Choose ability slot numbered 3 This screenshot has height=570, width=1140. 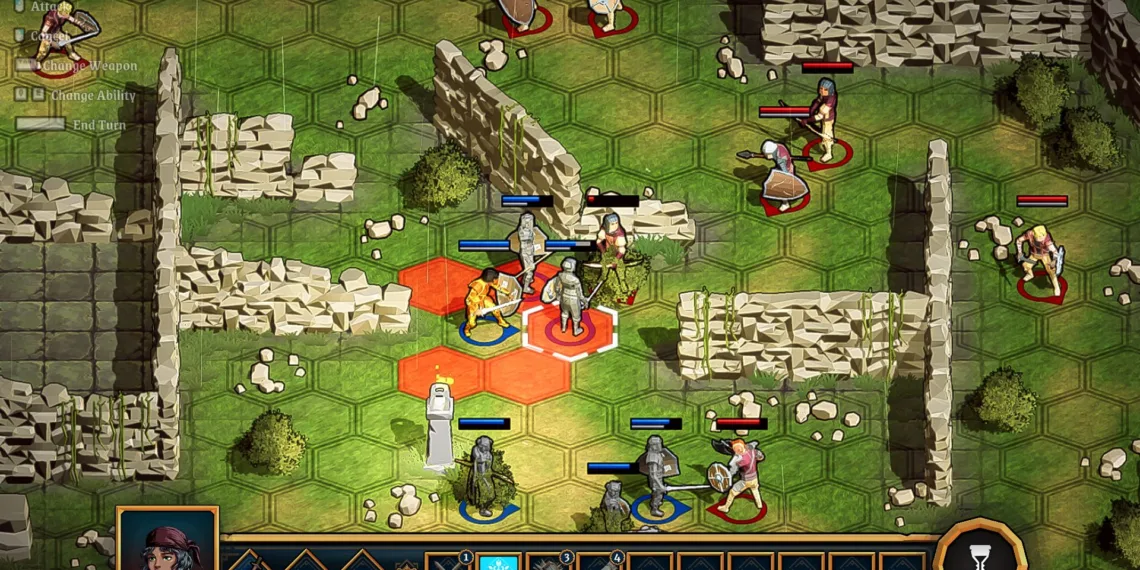tap(548, 561)
